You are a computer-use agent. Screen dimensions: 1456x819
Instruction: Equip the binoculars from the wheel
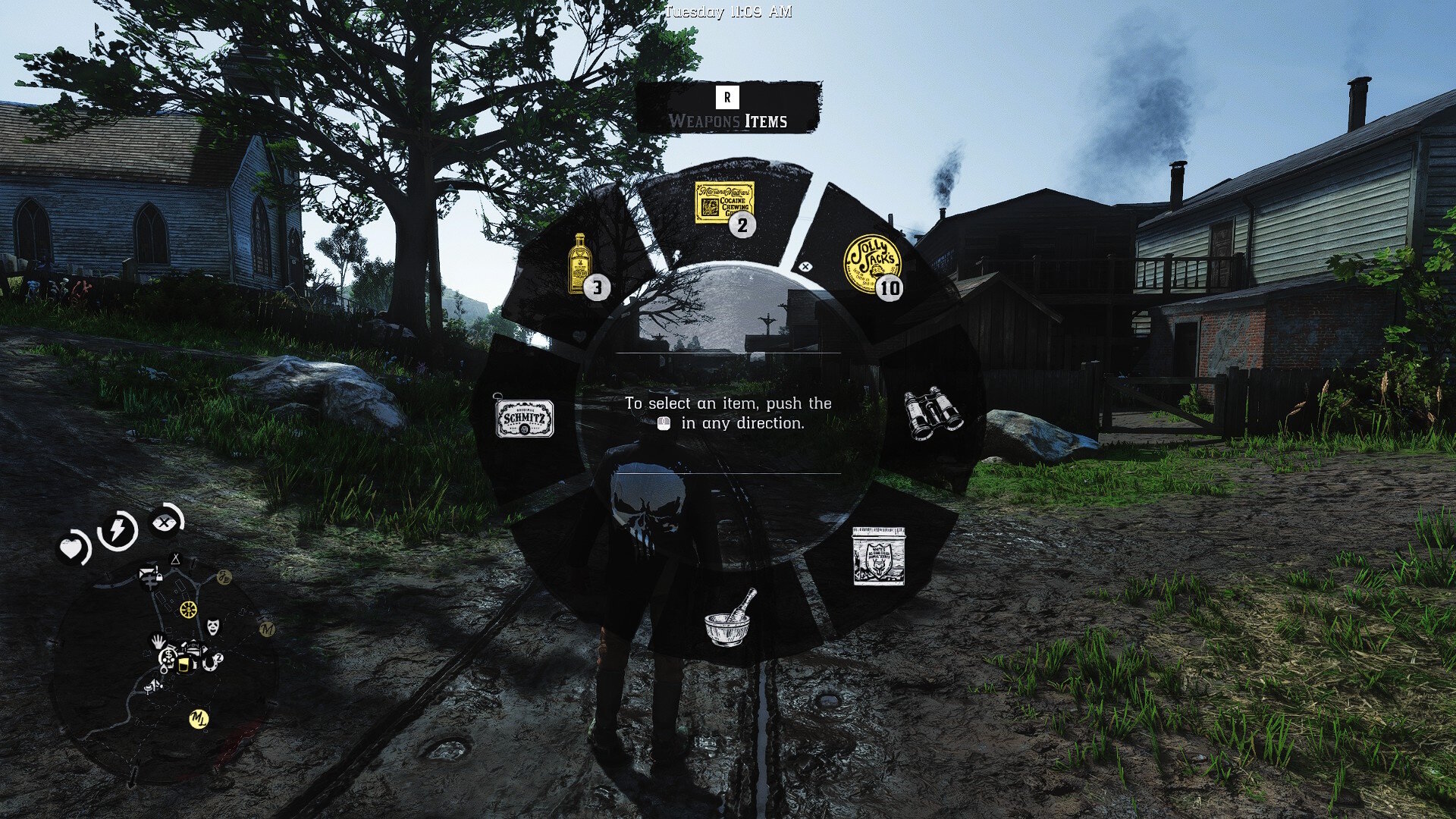[934, 415]
